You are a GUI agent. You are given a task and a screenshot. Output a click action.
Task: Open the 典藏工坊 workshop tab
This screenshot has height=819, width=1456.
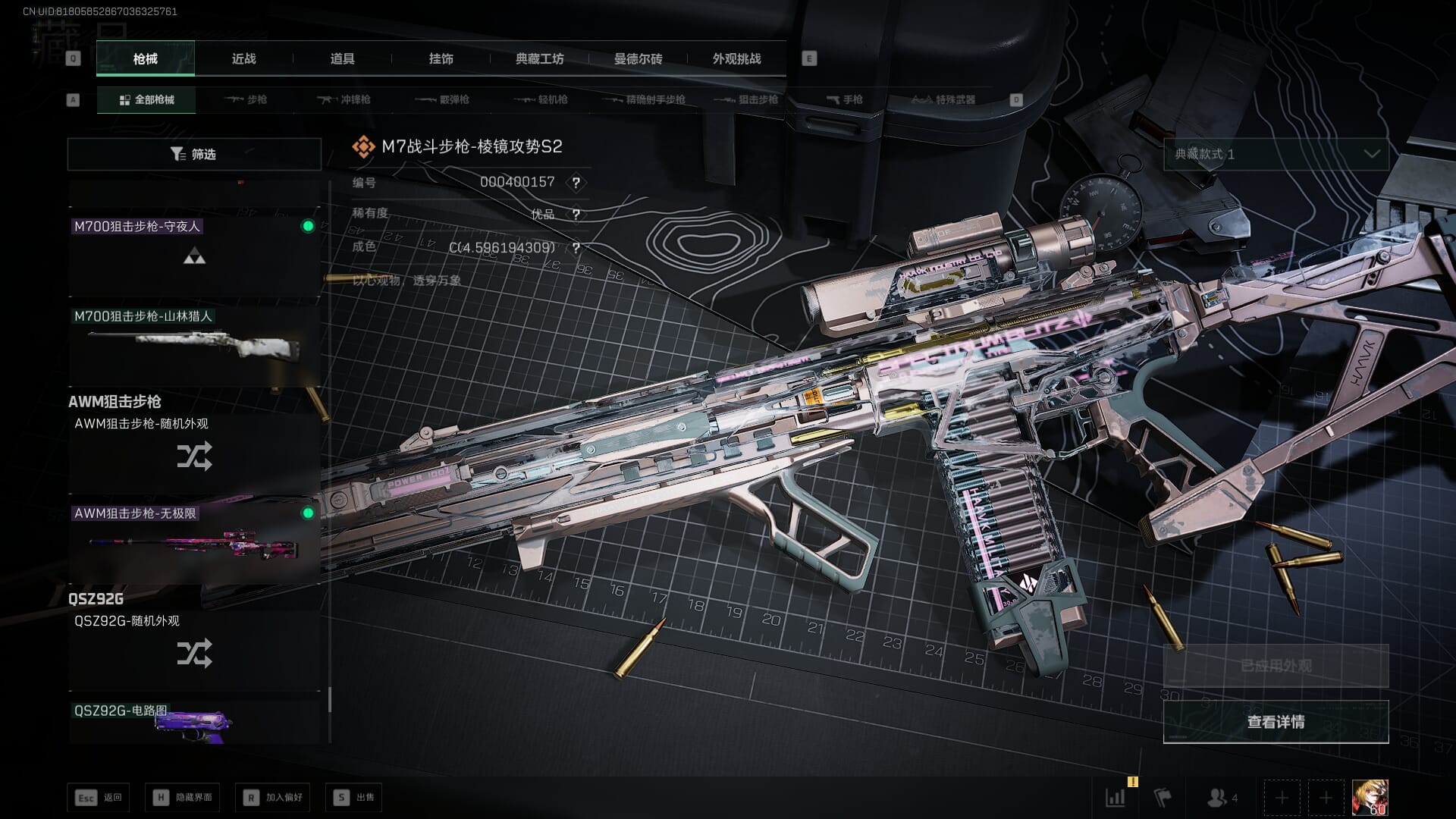pyautogui.click(x=539, y=59)
